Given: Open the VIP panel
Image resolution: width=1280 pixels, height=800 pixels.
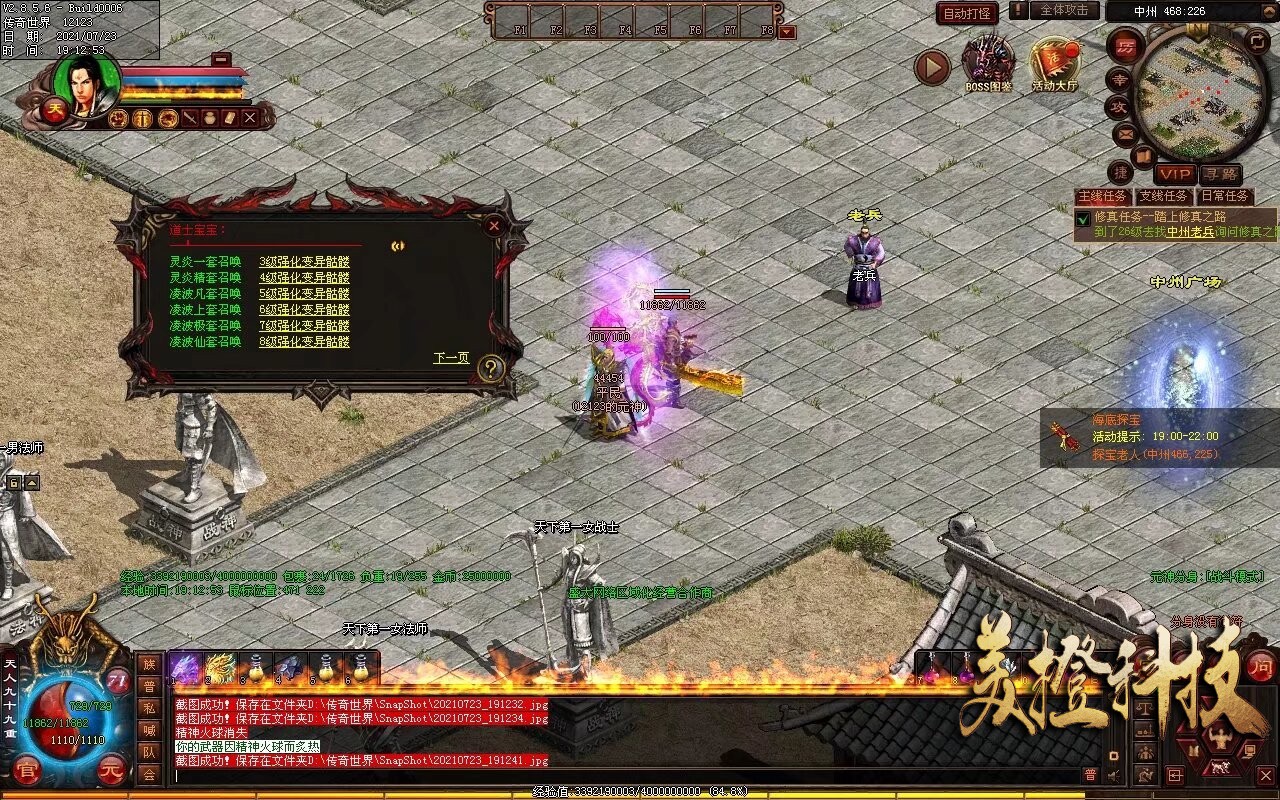Looking at the screenshot, I should [x=1175, y=174].
